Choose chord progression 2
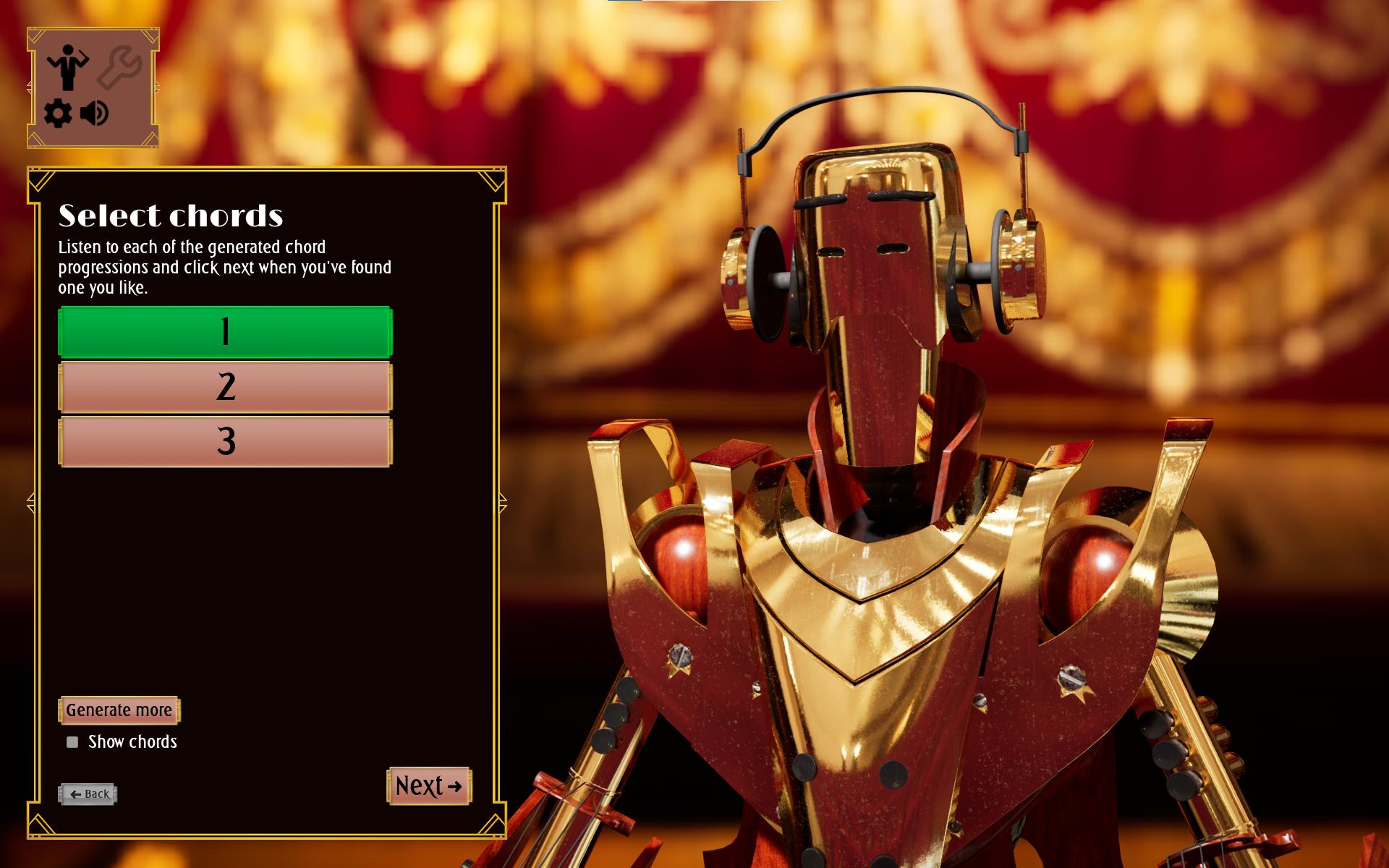The height and width of the screenshot is (868, 1389). pyautogui.click(x=225, y=387)
